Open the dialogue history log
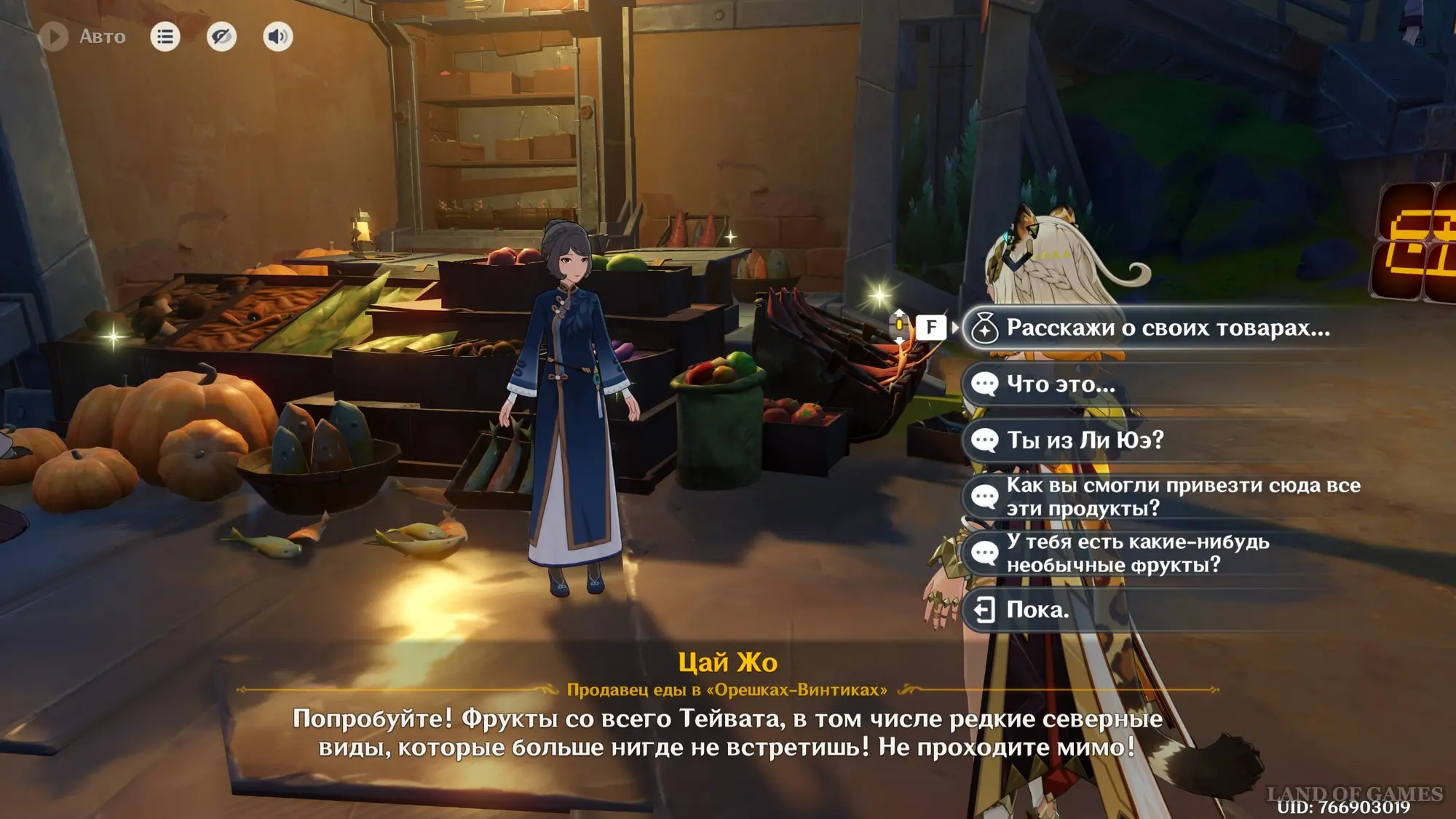The height and width of the screenshot is (819, 1456). pos(165,36)
